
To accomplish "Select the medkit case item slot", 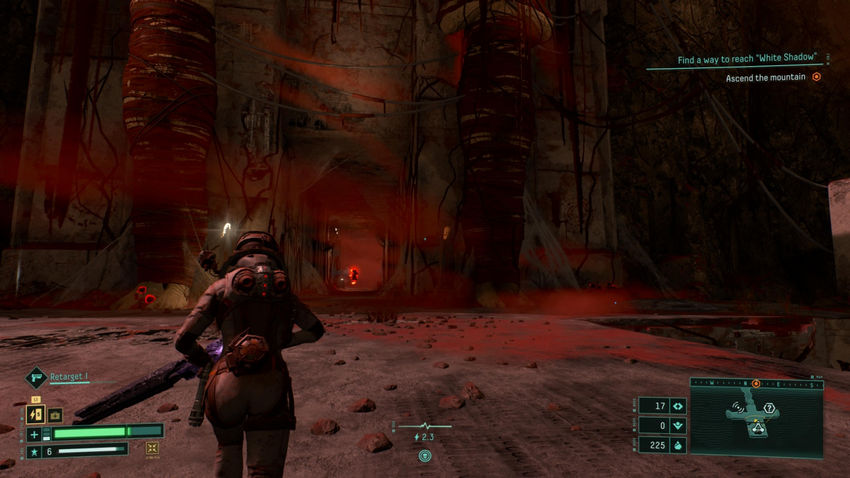I will coord(55,414).
